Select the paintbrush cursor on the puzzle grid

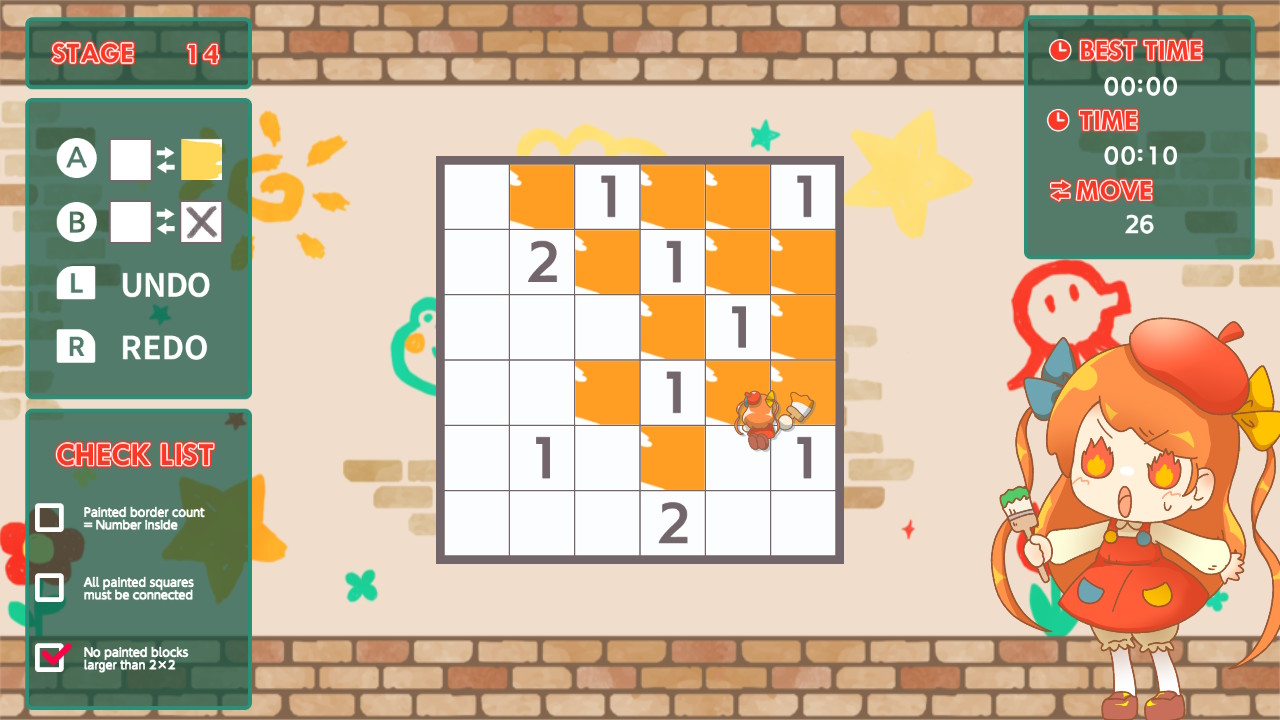coord(760,415)
